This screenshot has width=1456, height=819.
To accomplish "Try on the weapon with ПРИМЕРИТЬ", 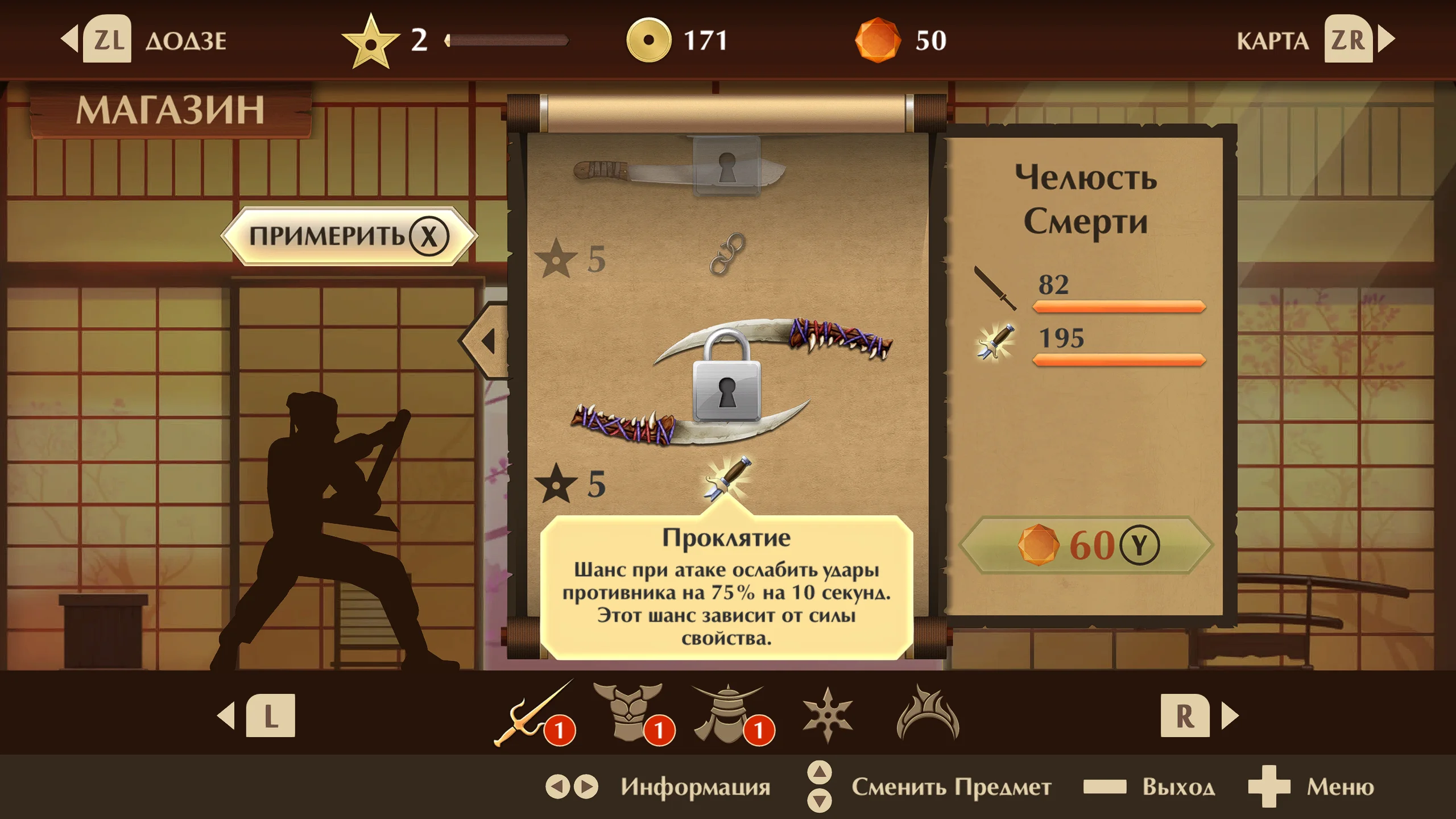I will pos(349,236).
